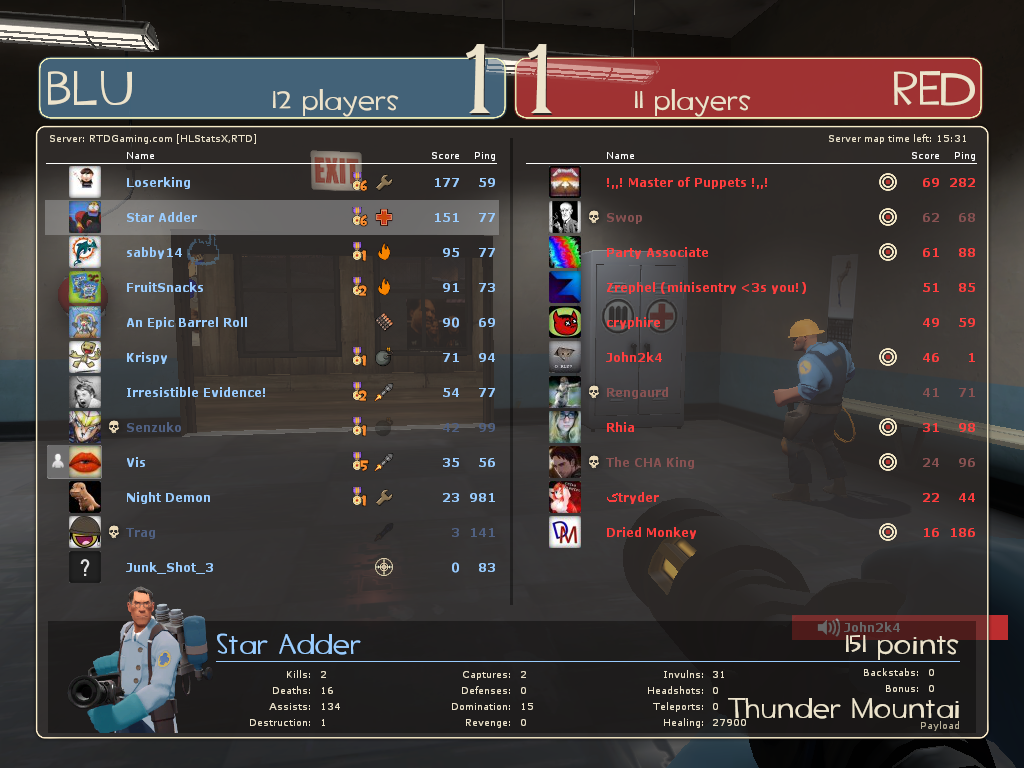Screen dimensions: 1024x768
Task: Click cryphire's red devil avatar
Action: pyautogui.click(x=565, y=322)
